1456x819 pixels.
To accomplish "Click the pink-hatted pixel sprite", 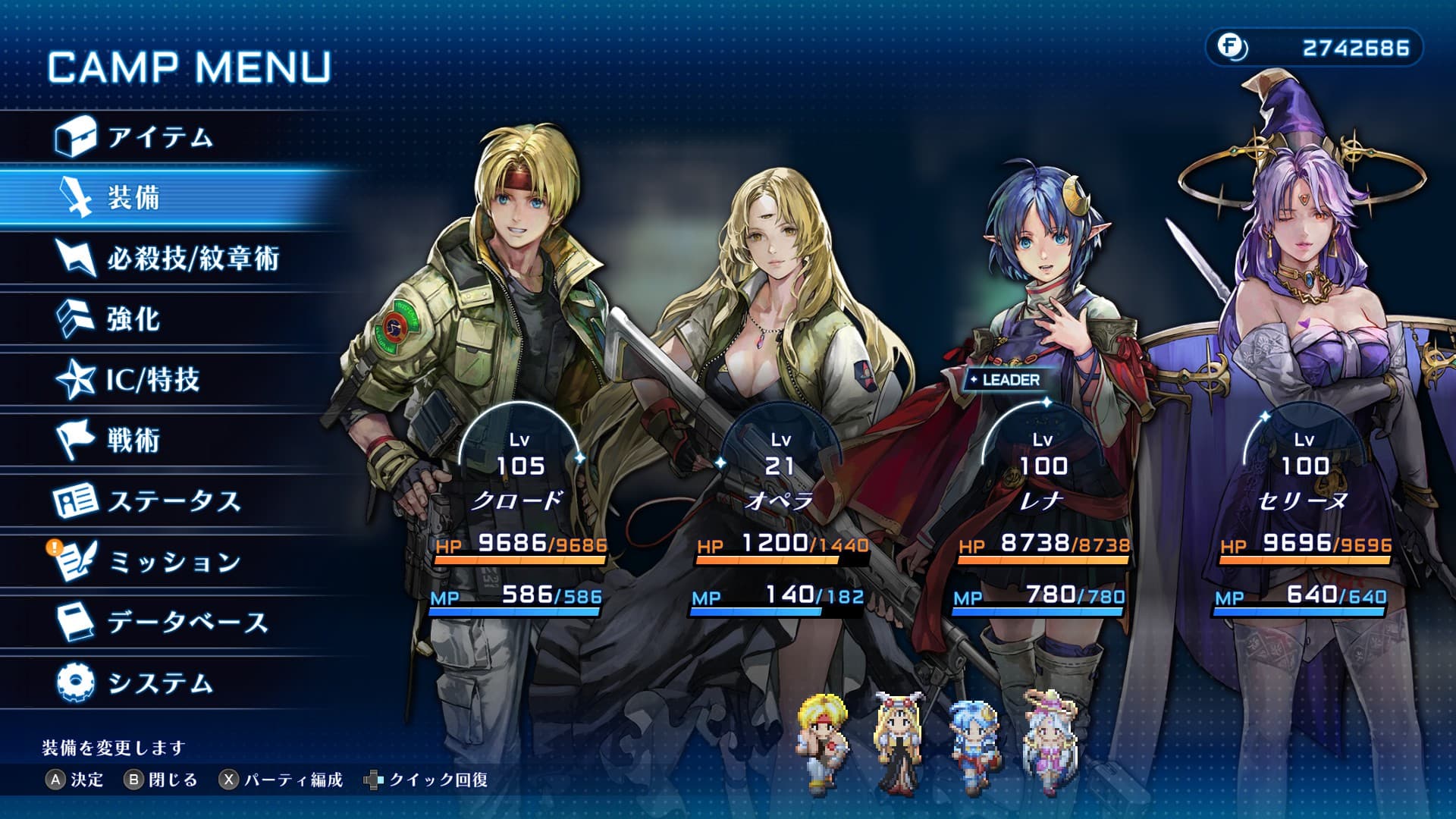I will (1050, 742).
